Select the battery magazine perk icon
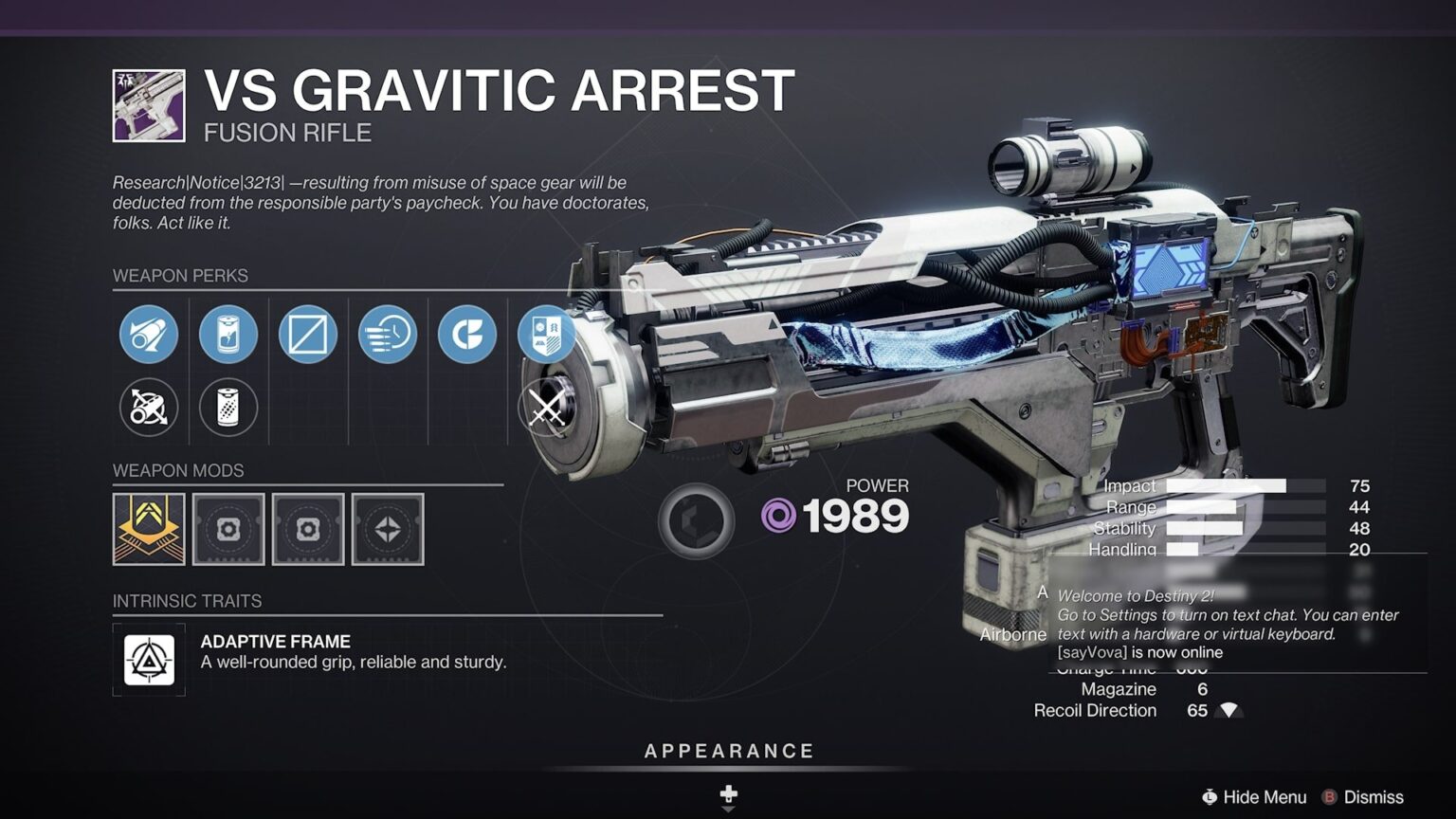 227,335
